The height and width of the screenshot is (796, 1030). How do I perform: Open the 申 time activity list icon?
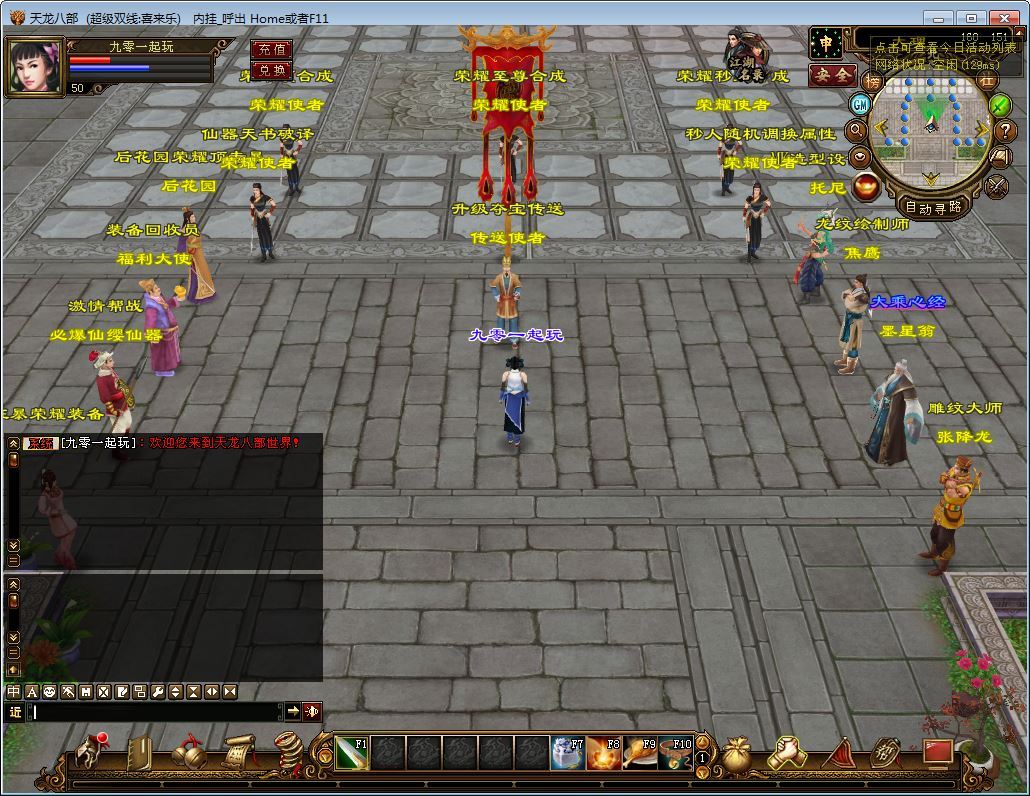(x=826, y=44)
